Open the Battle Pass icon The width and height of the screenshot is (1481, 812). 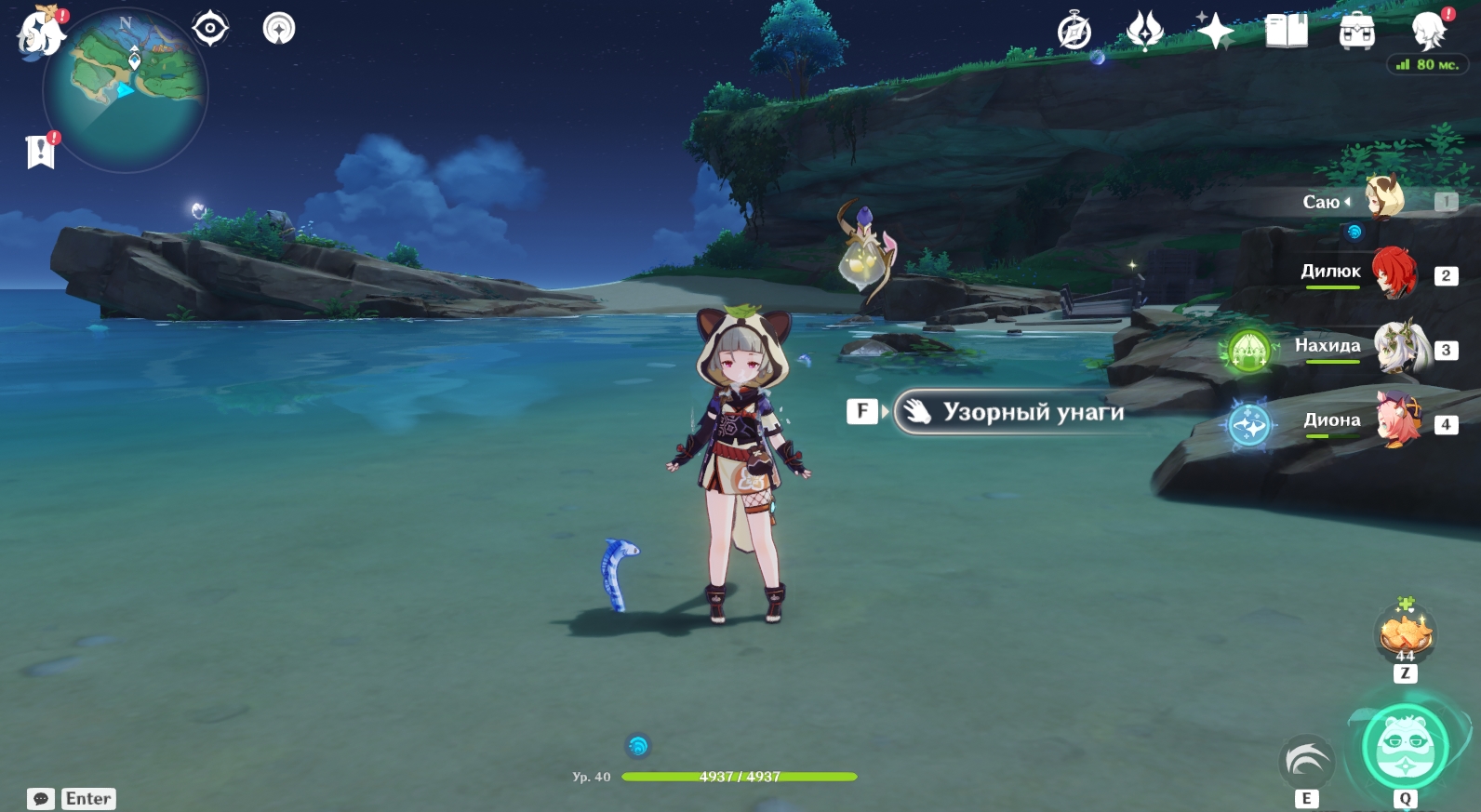point(1144,32)
